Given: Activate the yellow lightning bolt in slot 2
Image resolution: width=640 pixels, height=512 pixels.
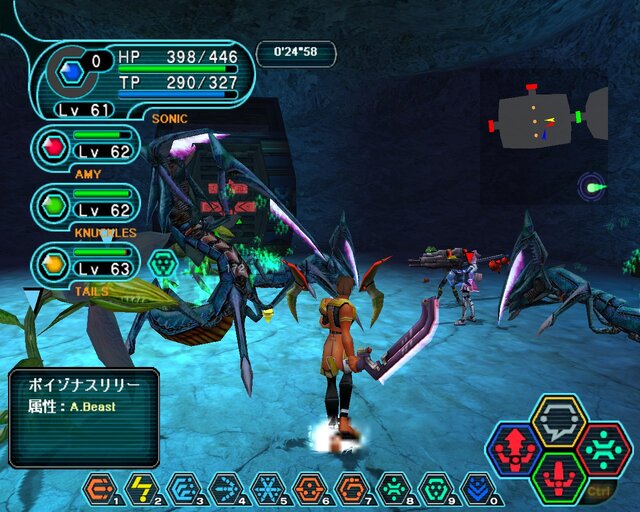Looking at the screenshot, I should 142,488.
